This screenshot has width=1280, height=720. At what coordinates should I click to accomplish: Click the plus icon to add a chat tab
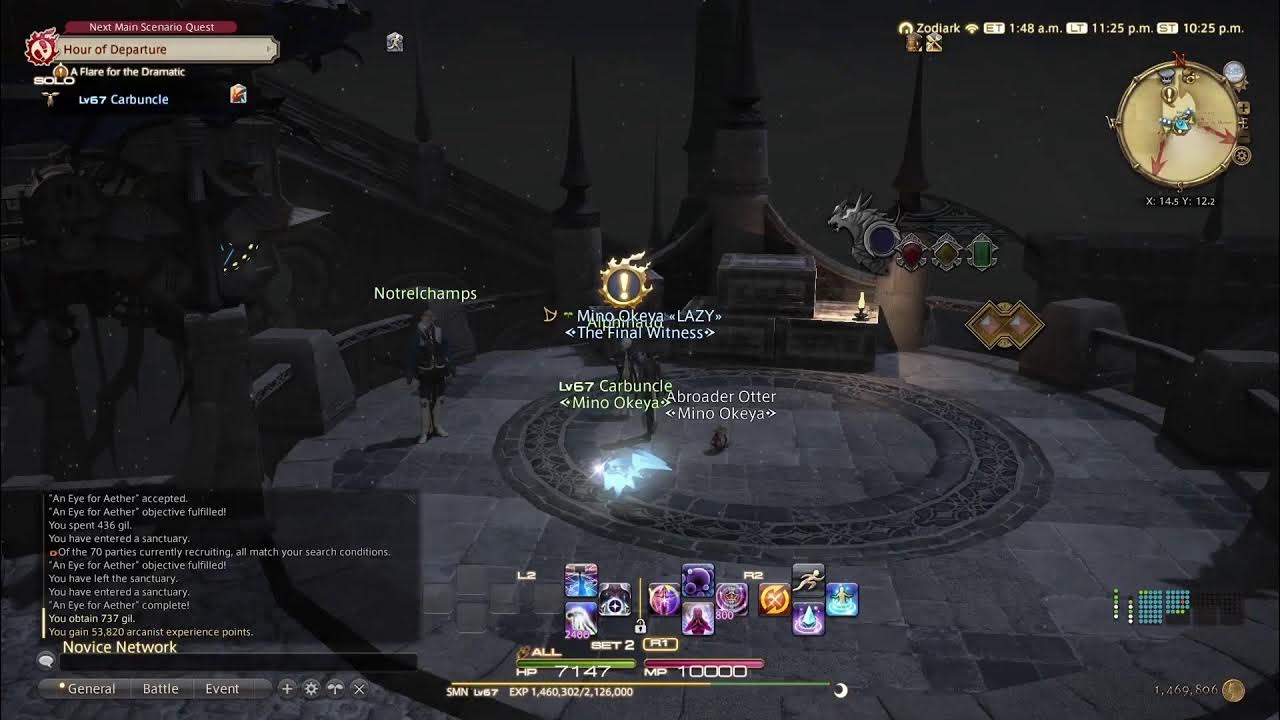pos(285,689)
